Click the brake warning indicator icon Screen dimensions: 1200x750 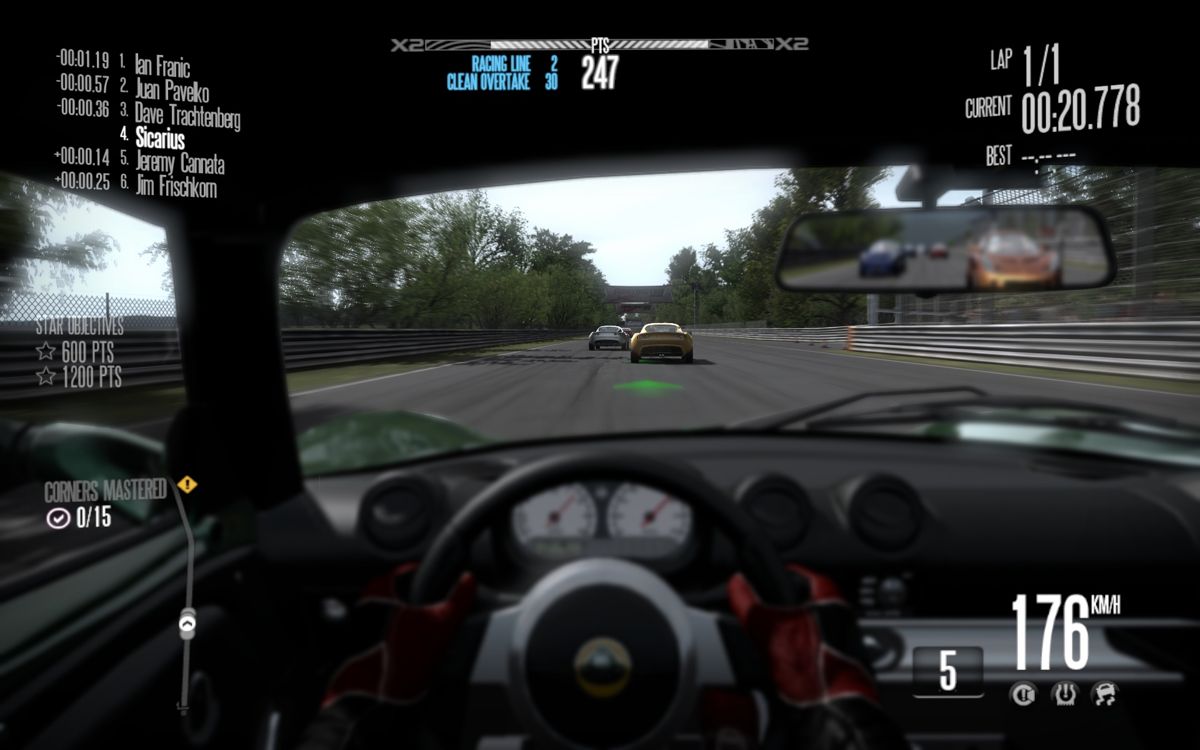(x=1021, y=693)
